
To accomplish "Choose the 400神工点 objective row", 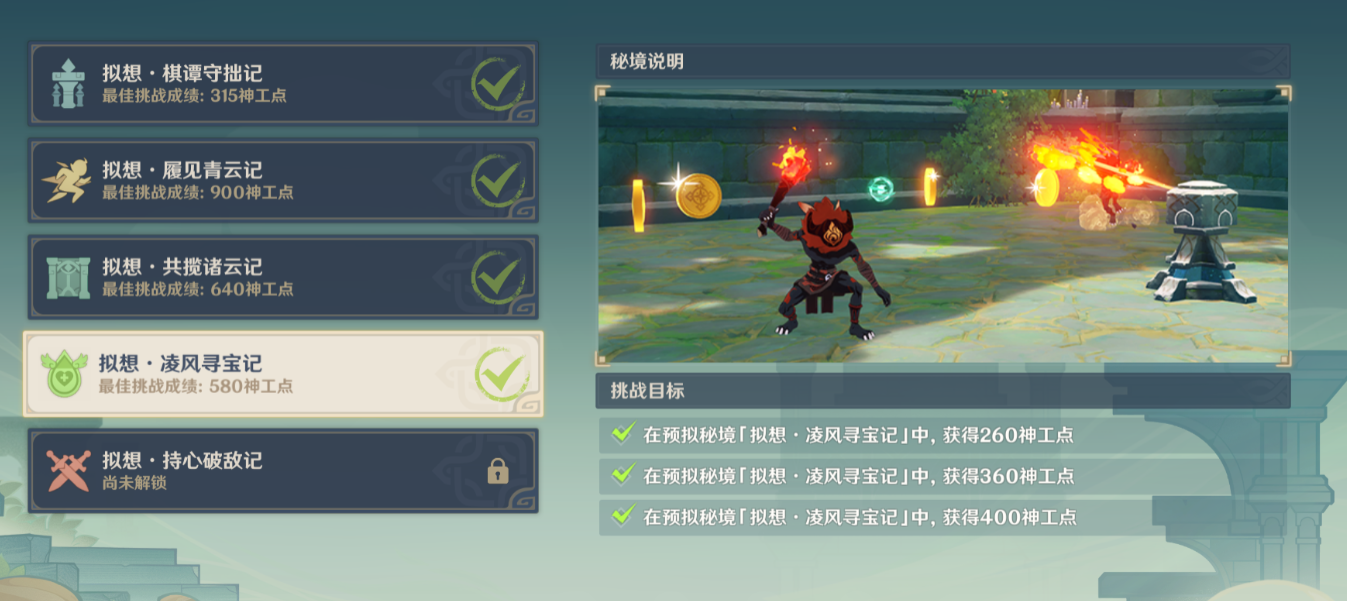I will coord(943,517).
